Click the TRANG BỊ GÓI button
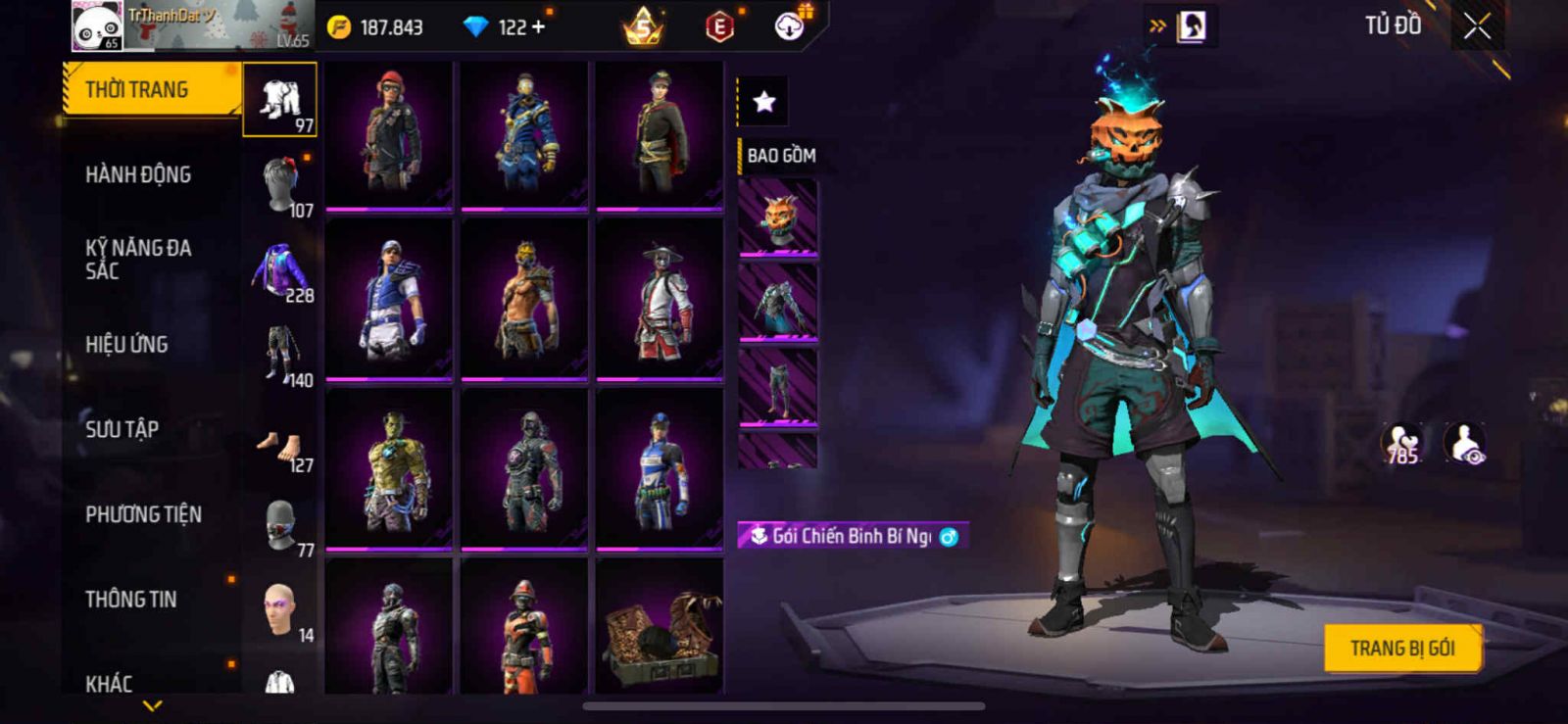Viewport: 1568px width, 724px height. click(1401, 649)
